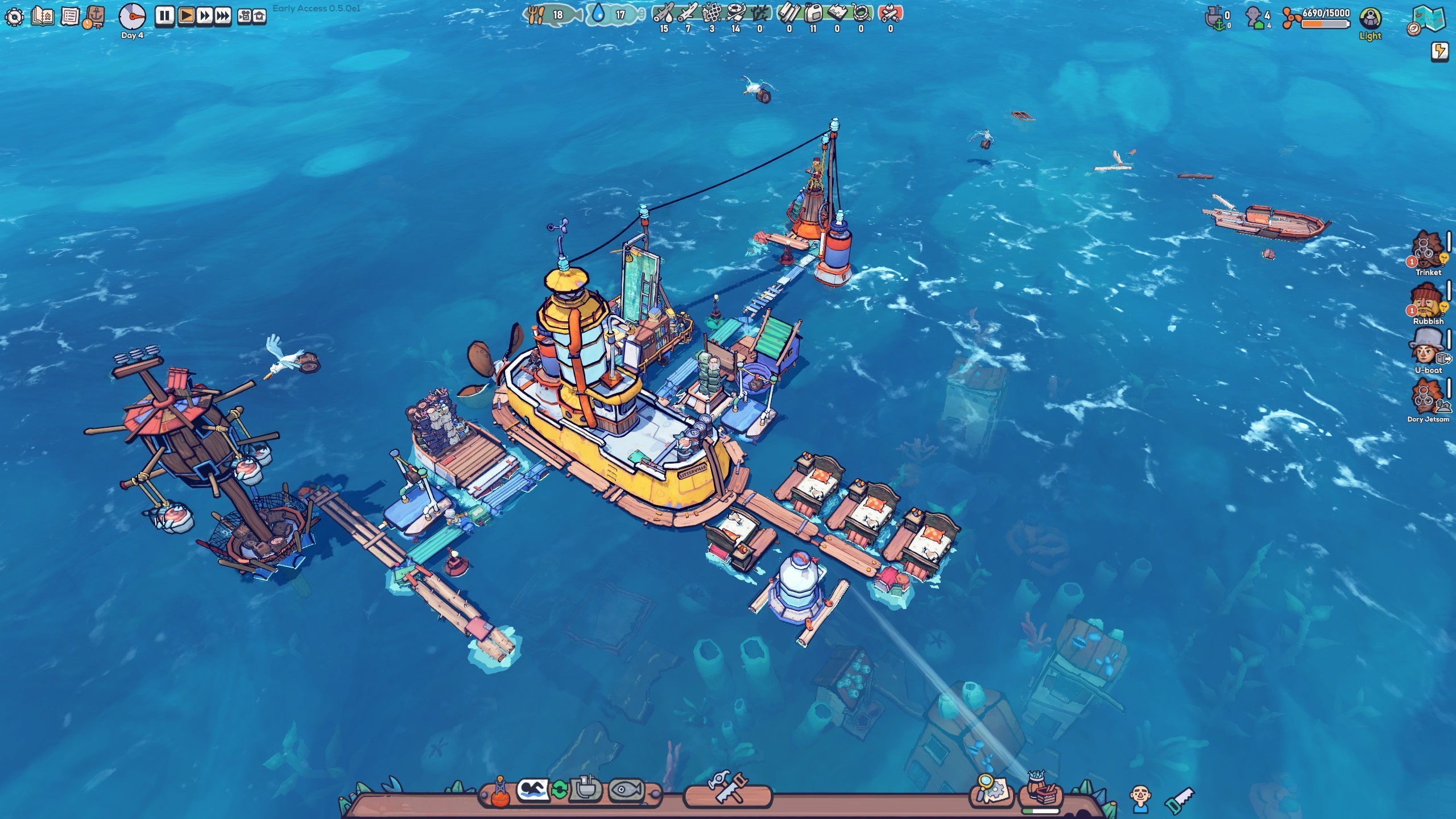Open the settings gear menu
This screenshot has width=1456, height=819.
pos(14,16)
